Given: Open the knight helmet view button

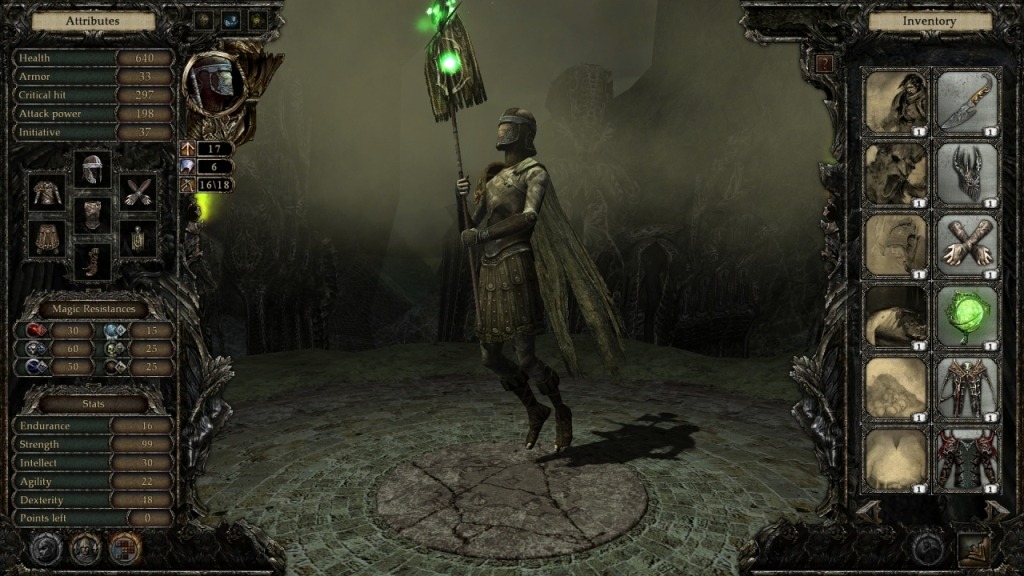Looking at the screenshot, I should click(85, 548).
